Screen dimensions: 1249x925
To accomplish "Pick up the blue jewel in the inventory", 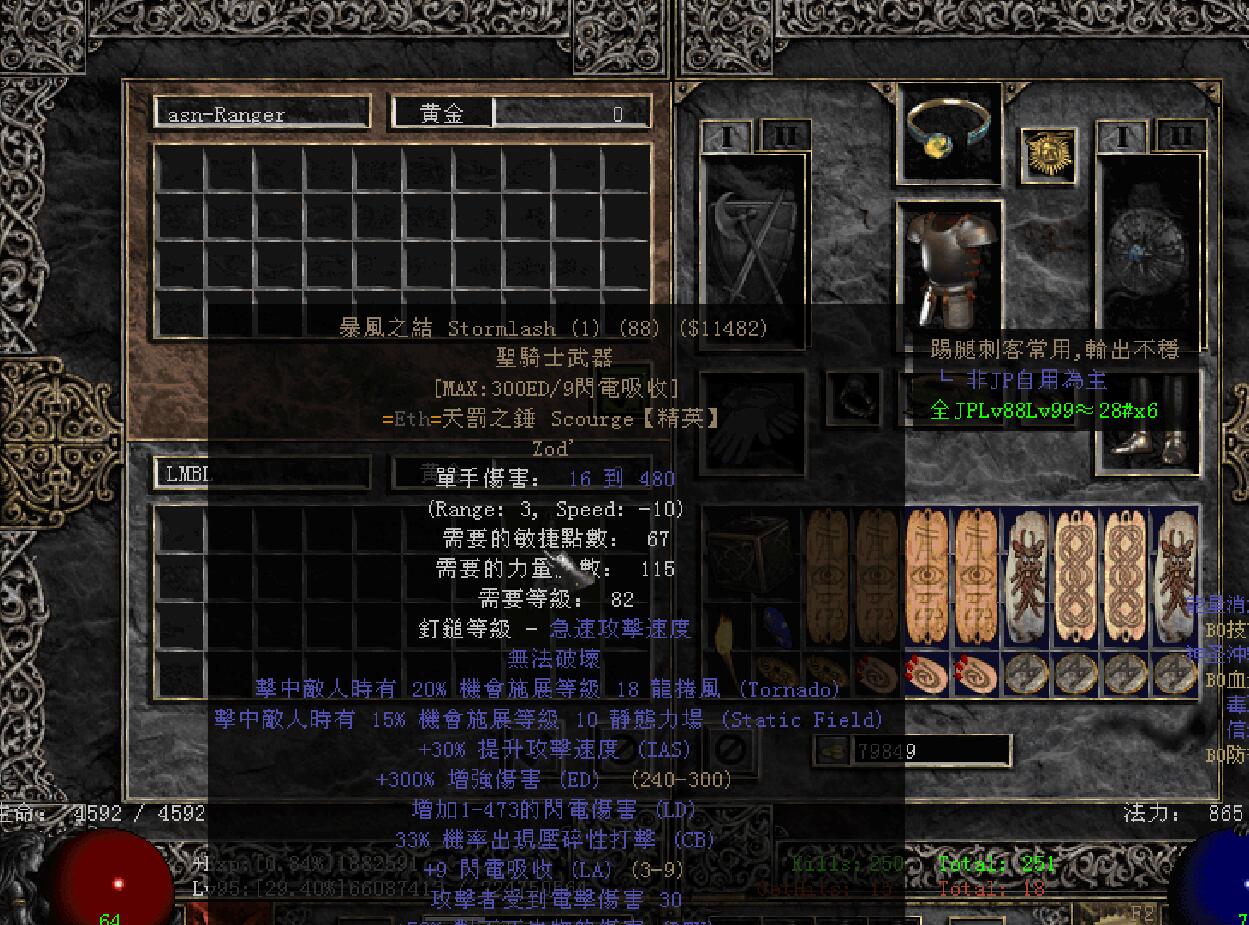I will (776, 627).
